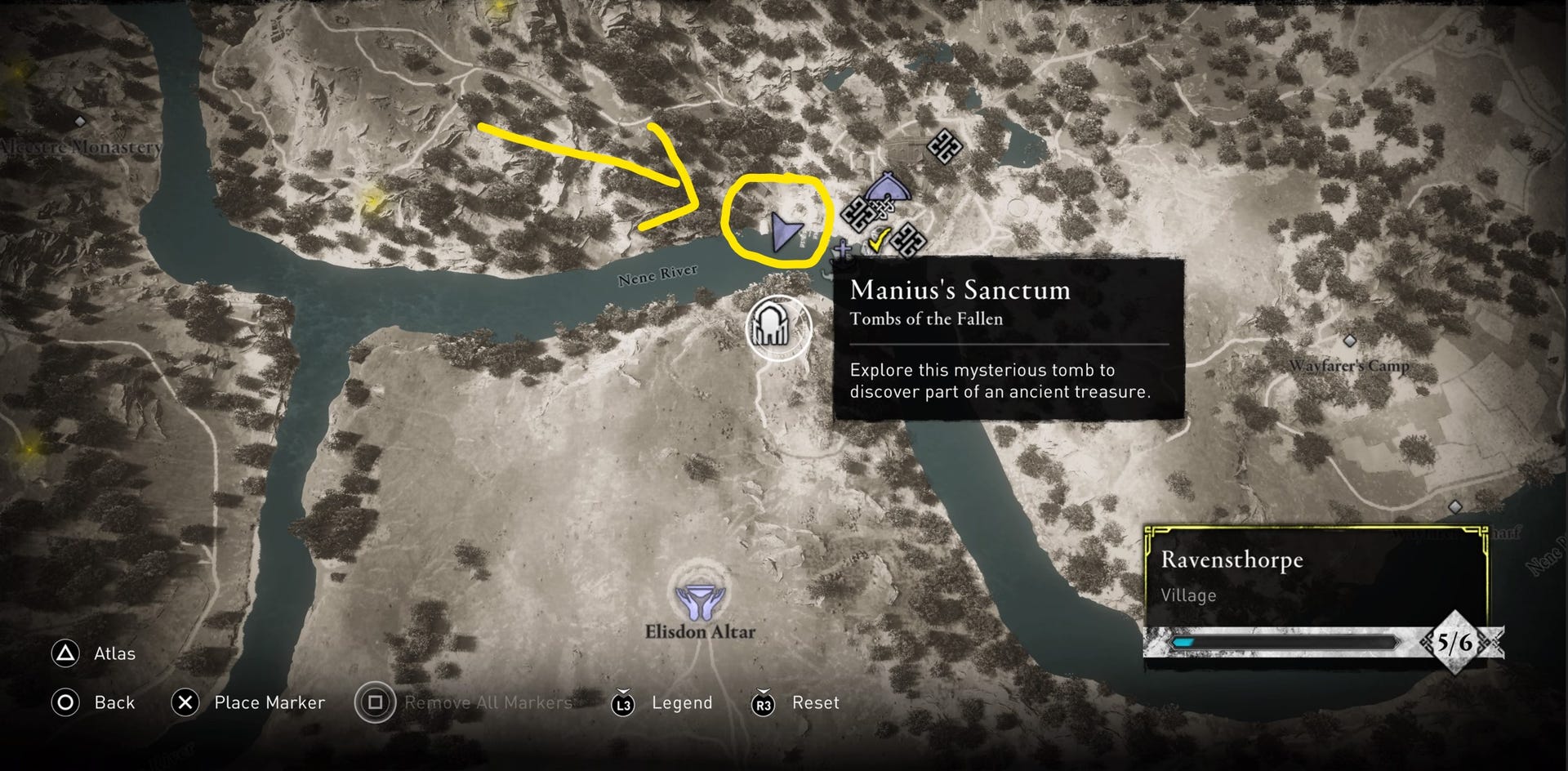The height and width of the screenshot is (771, 1568).
Task: Click the Nene River label on the map
Action: [658, 276]
